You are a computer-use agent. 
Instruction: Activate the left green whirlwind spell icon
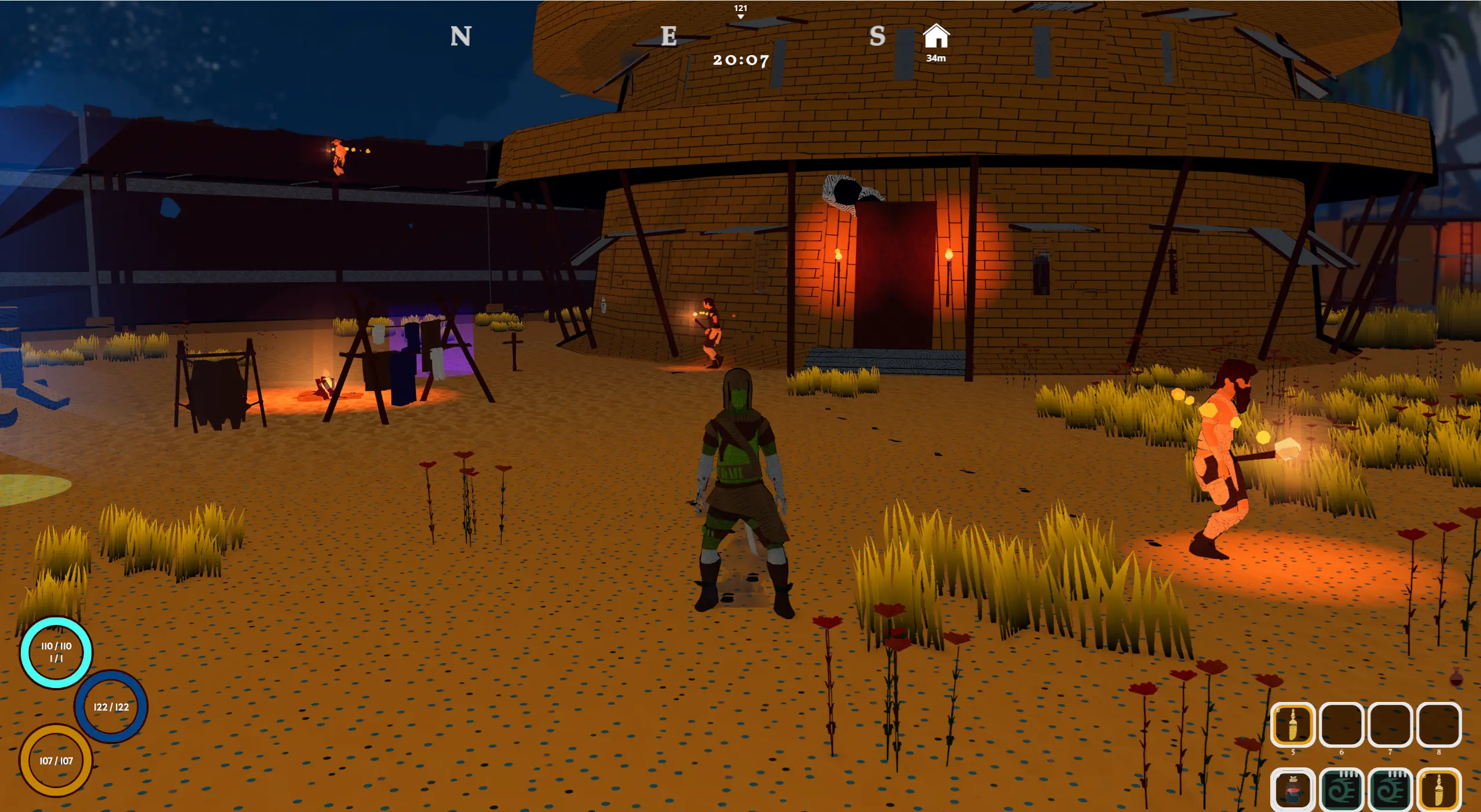(1342, 788)
